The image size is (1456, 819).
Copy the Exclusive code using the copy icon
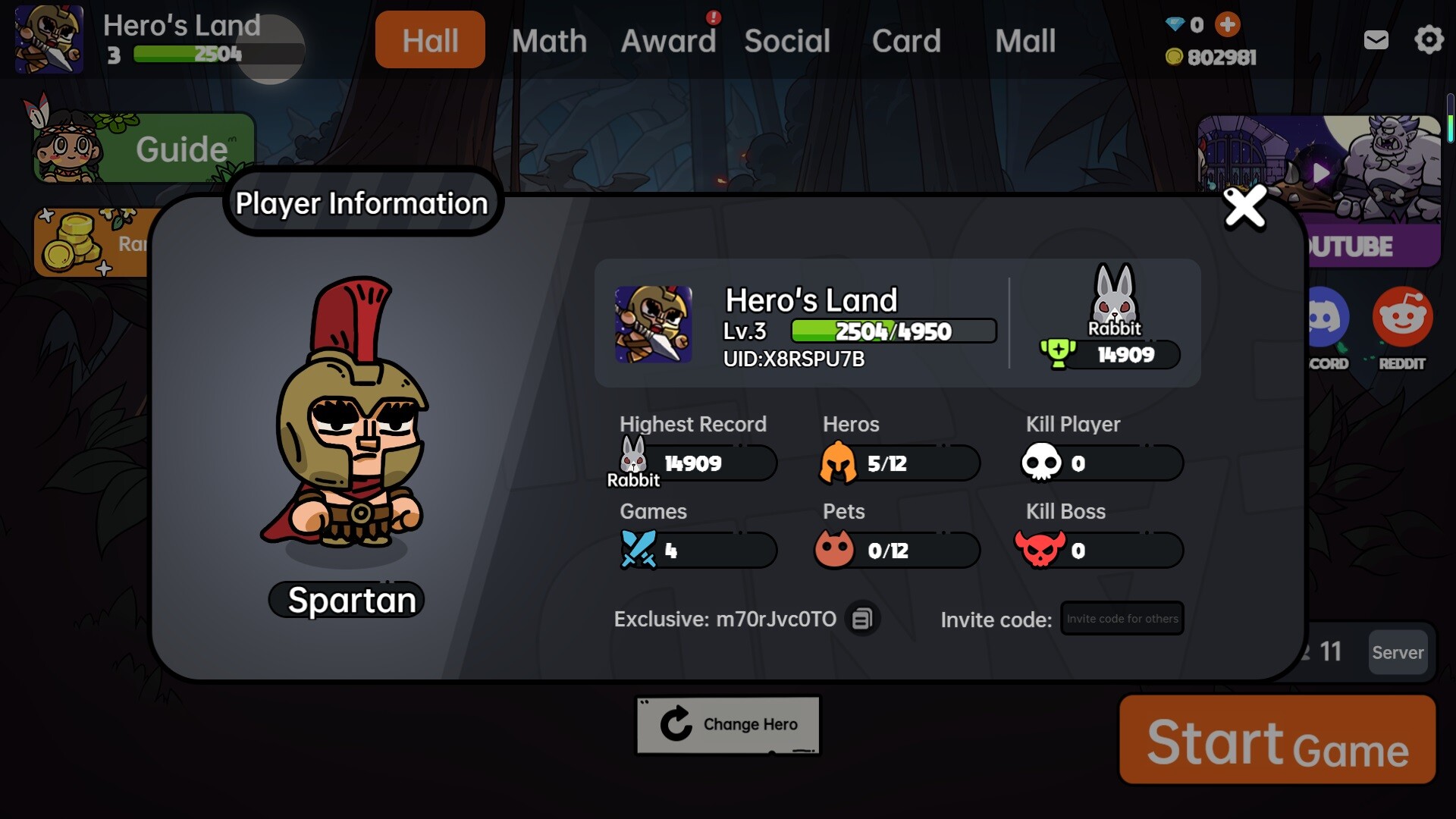point(862,619)
